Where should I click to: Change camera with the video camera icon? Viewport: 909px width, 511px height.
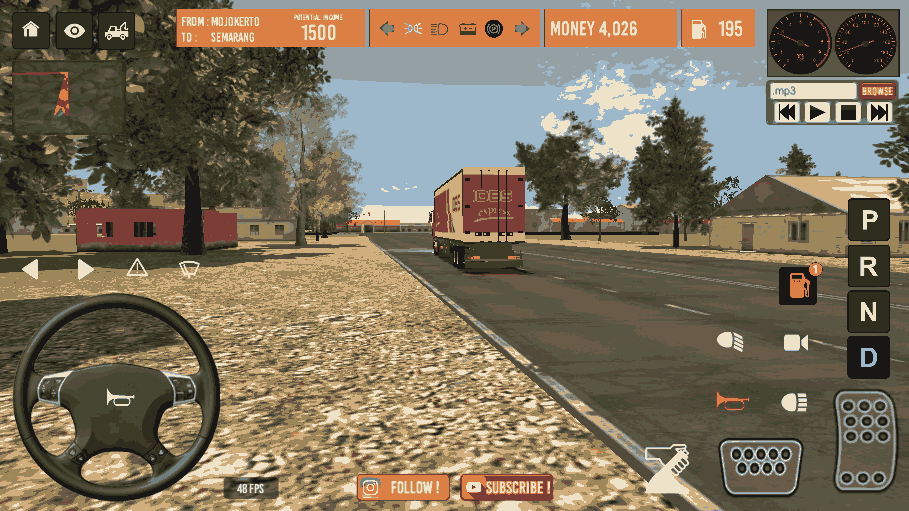pyautogui.click(x=795, y=343)
